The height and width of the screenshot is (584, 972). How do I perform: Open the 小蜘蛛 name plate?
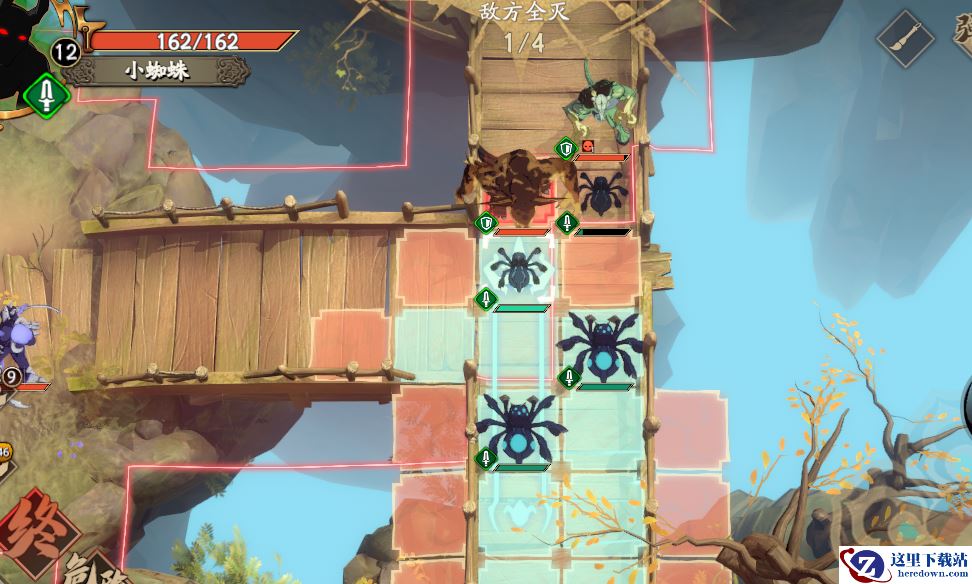coord(158,72)
